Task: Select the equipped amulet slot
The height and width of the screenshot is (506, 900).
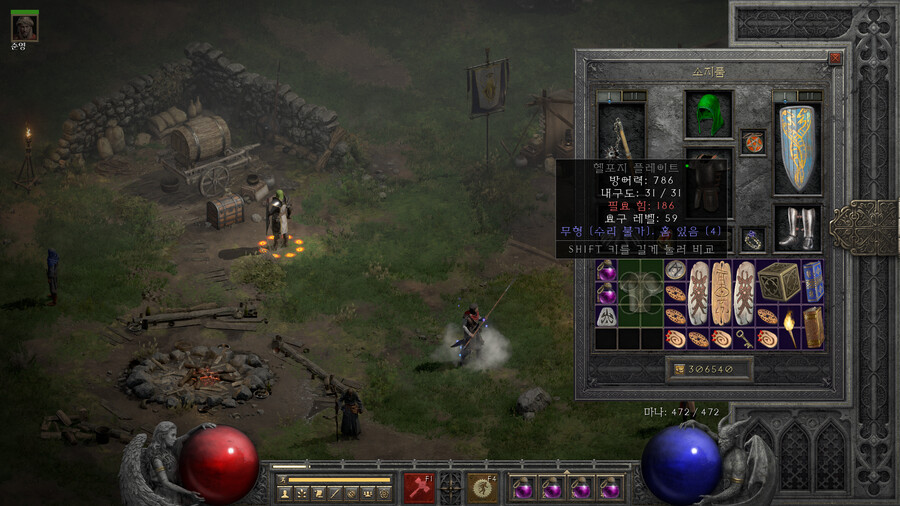Action: click(752, 142)
